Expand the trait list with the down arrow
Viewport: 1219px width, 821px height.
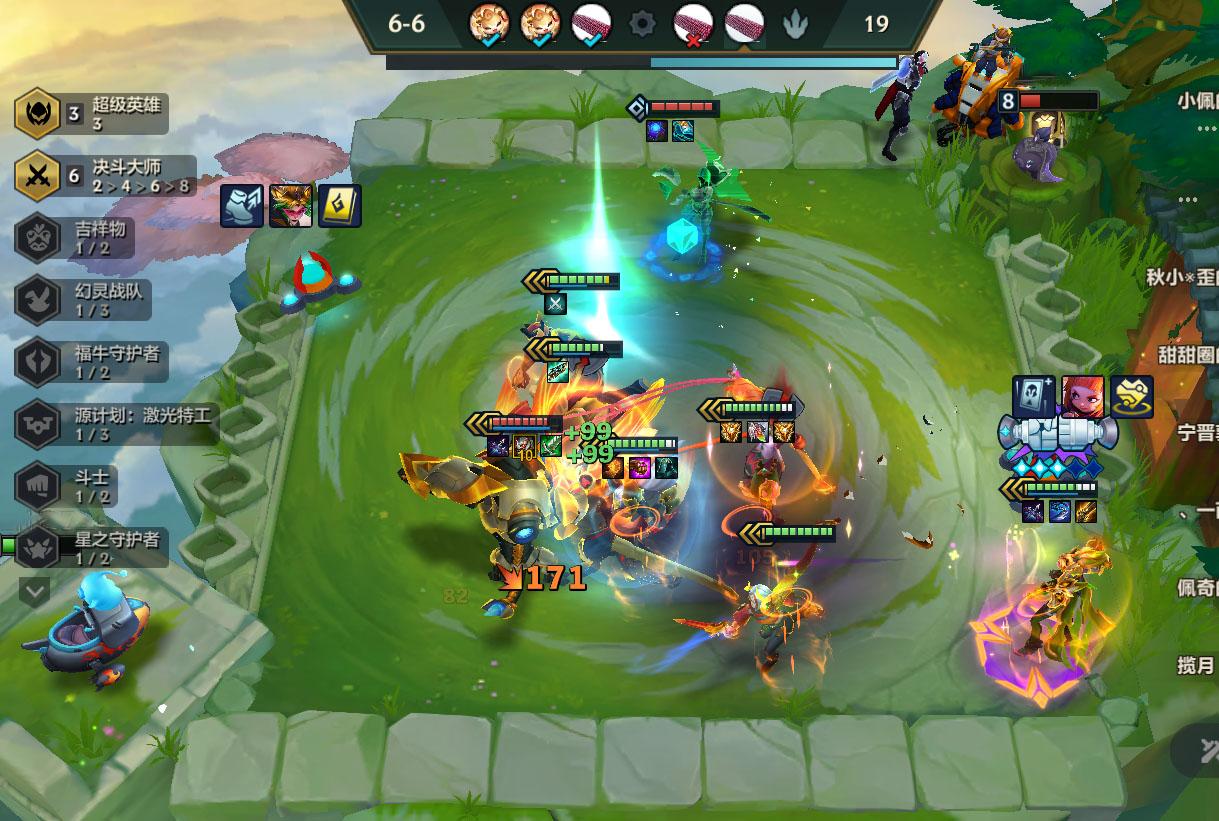click(35, 591)
